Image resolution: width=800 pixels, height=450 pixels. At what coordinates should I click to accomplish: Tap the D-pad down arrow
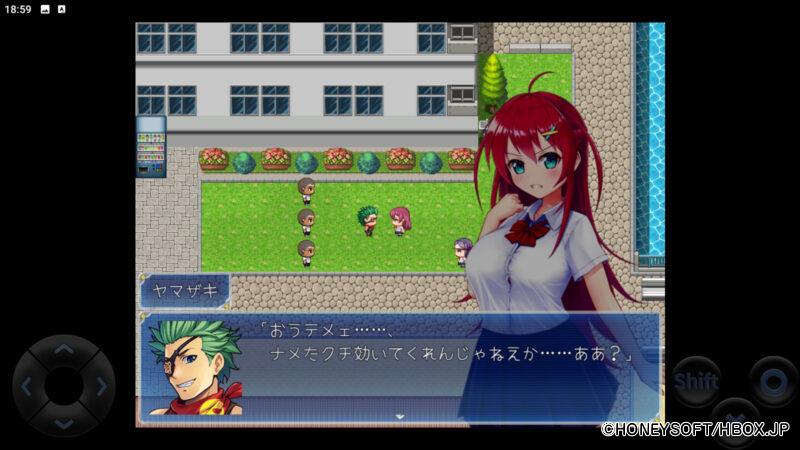63,421
